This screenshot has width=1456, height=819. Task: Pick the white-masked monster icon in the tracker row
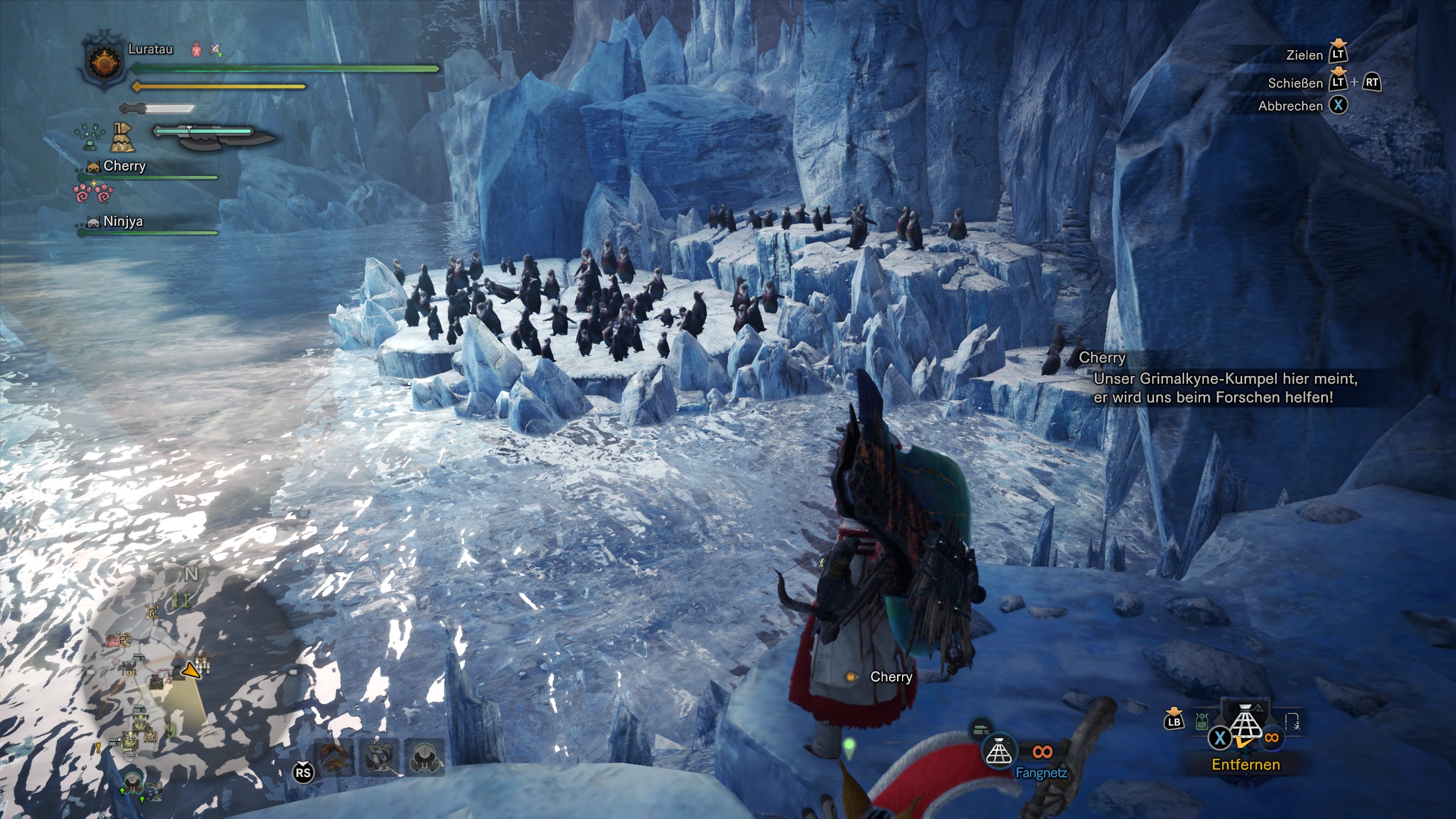tap(424, 758)
